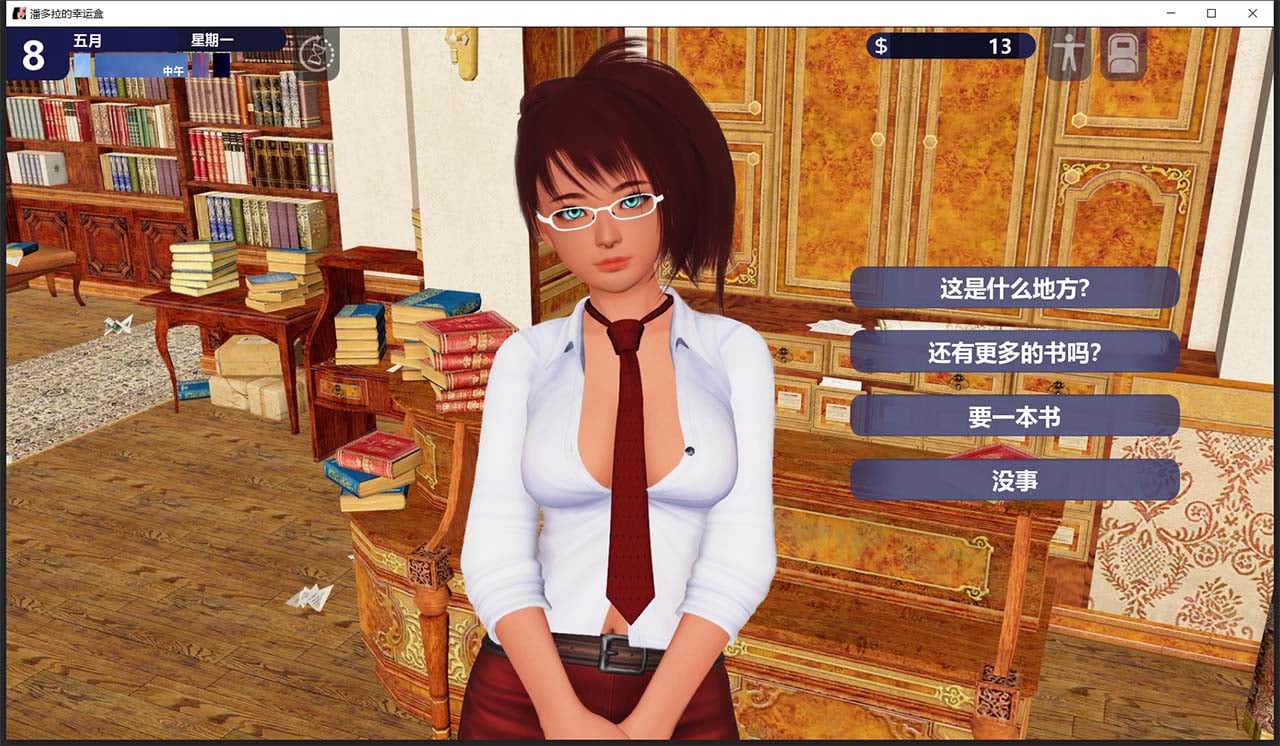Select the dialogue option 这是什么地方?

coord(1015,287)
